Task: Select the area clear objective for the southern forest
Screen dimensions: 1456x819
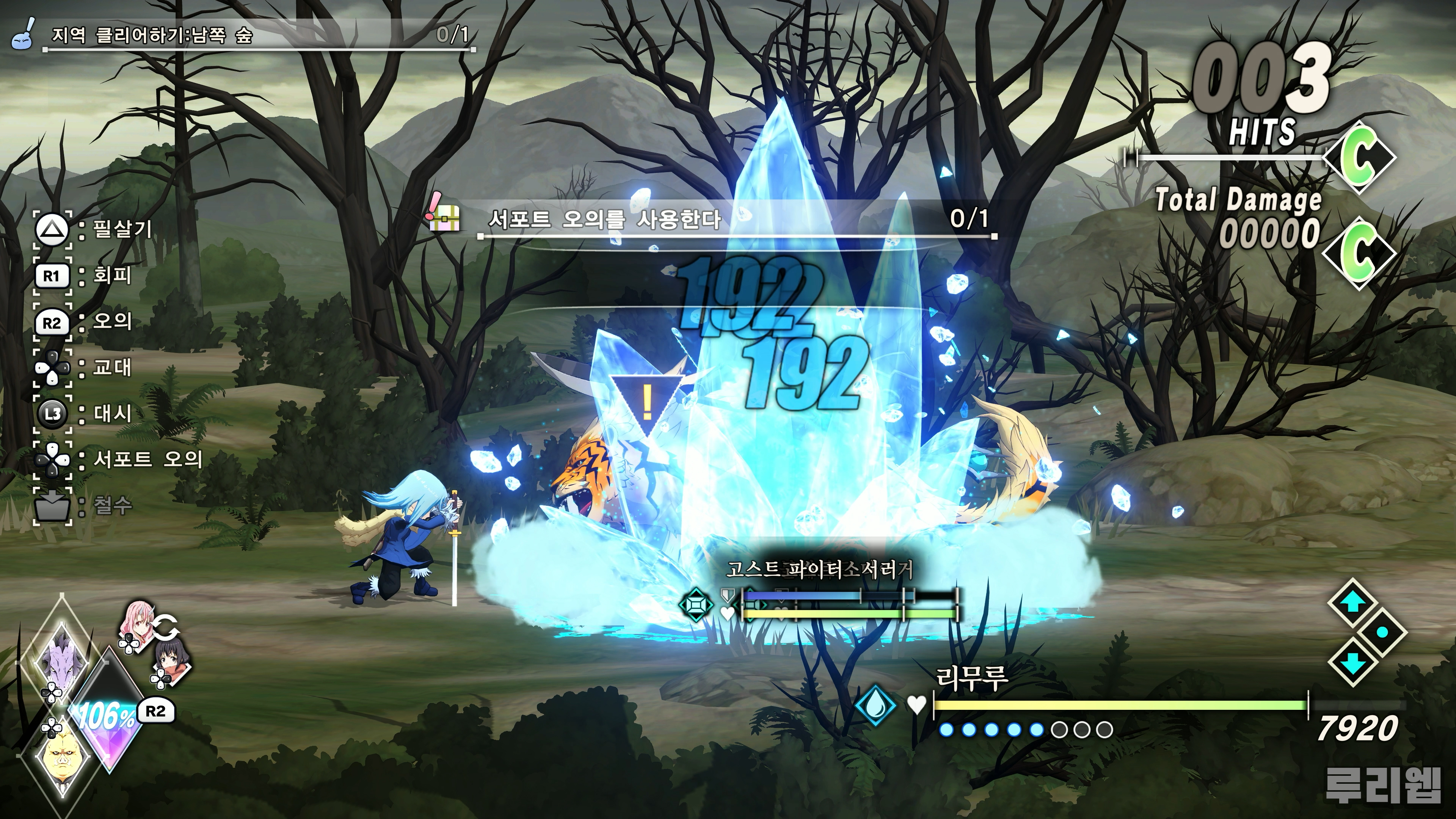Action: click(152, 35)
